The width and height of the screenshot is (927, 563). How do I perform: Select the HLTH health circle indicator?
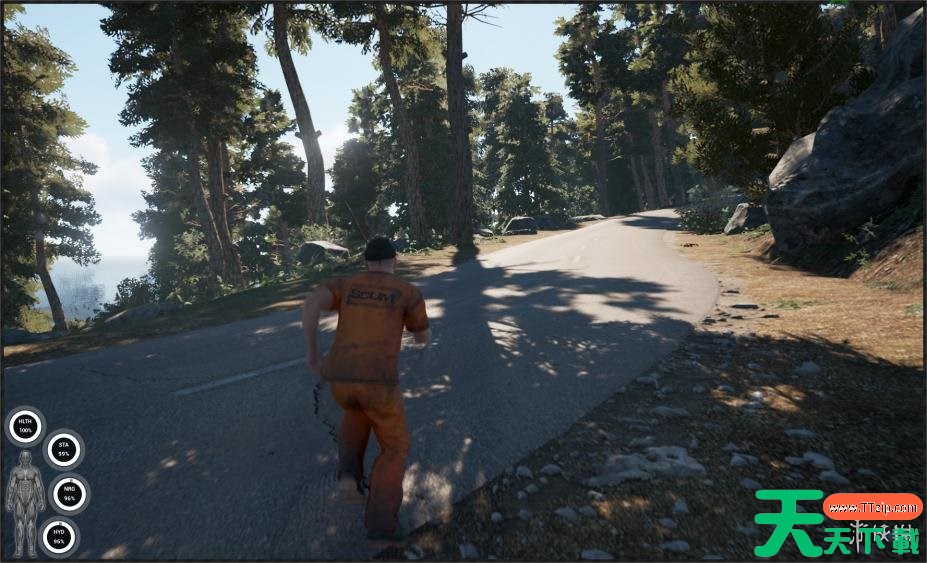point(26,427)
